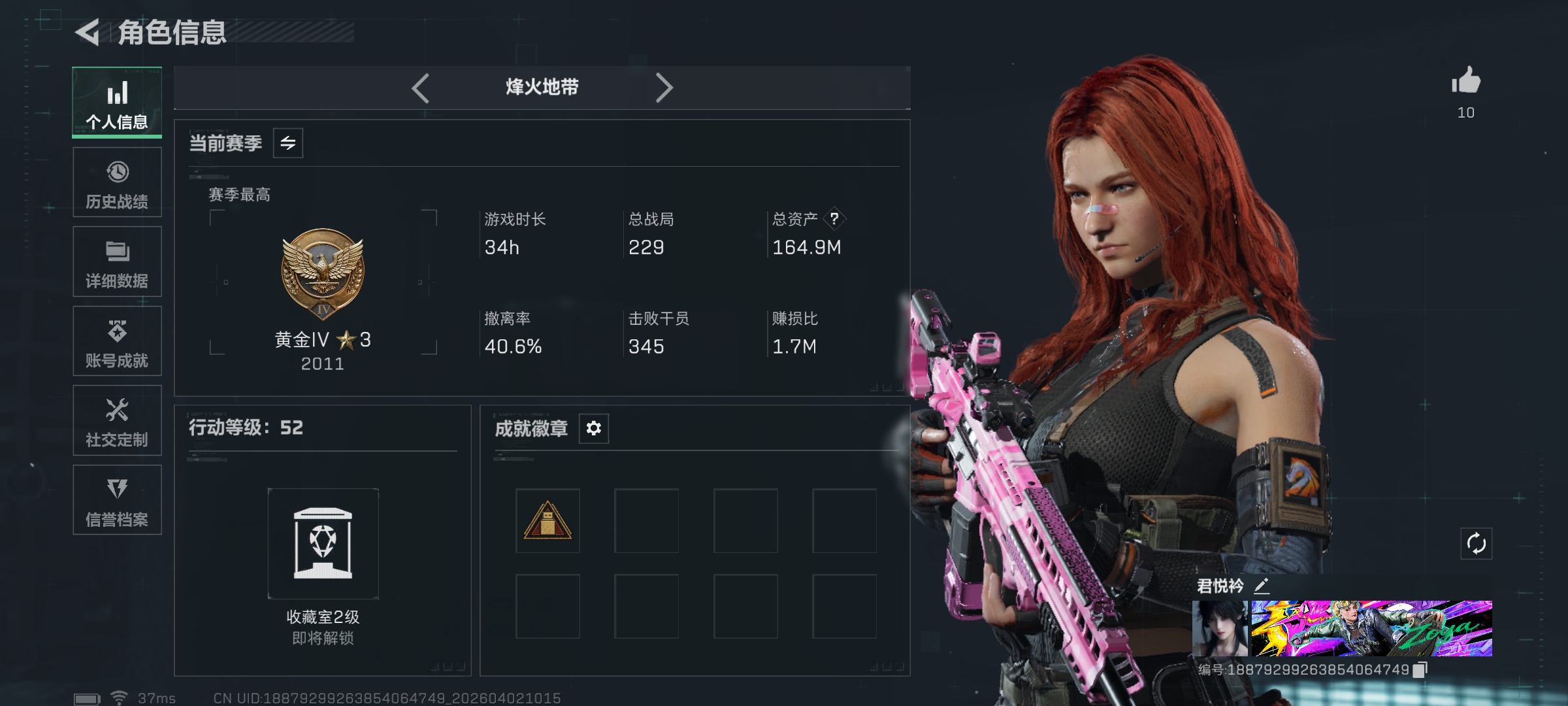Go back using the top-left arrow
Screen dimensions: 1568x706
click(88, 32)
